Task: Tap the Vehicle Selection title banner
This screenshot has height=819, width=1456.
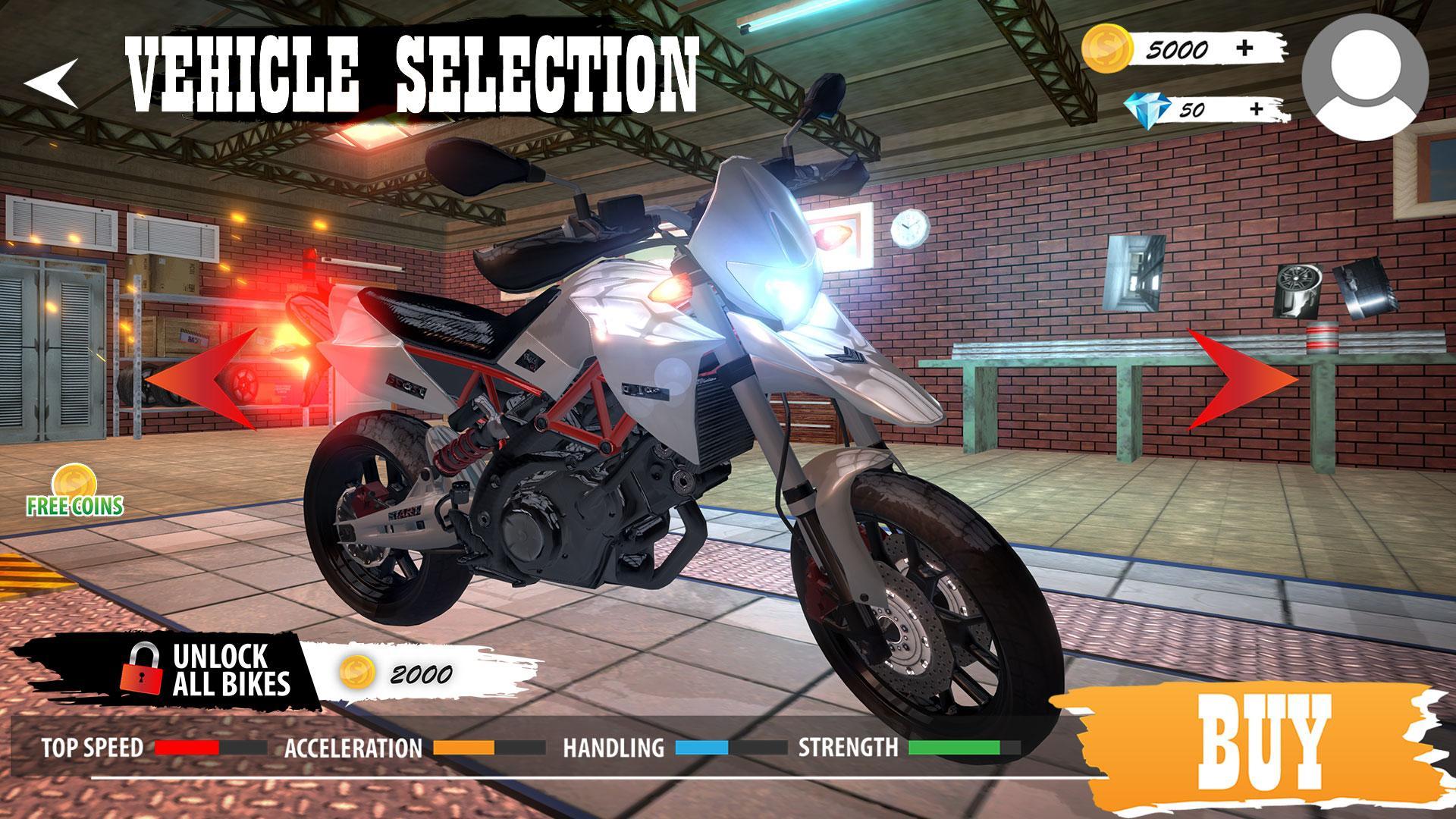Action: 413,68
